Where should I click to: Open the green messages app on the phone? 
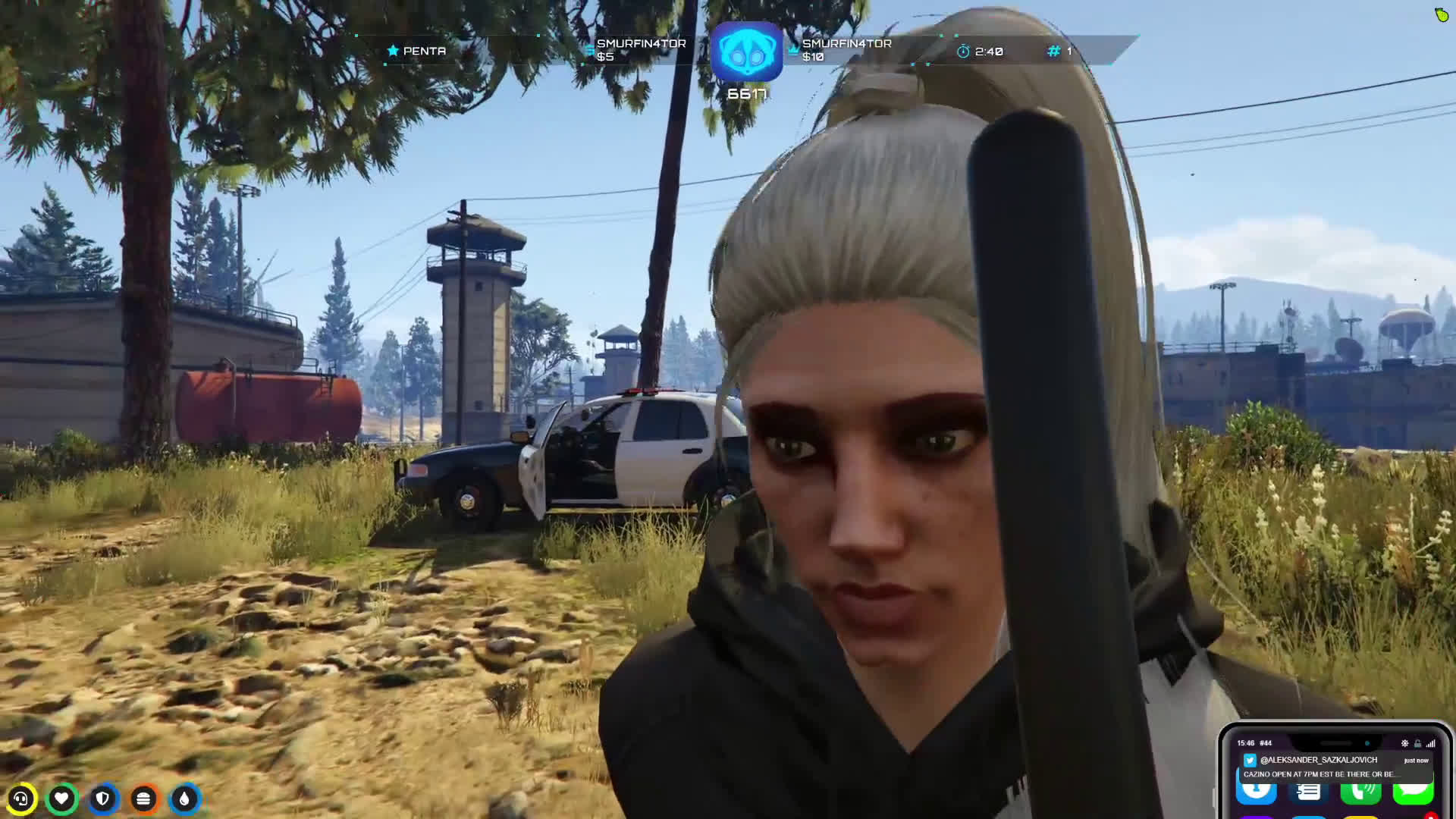pos(1412,792)
